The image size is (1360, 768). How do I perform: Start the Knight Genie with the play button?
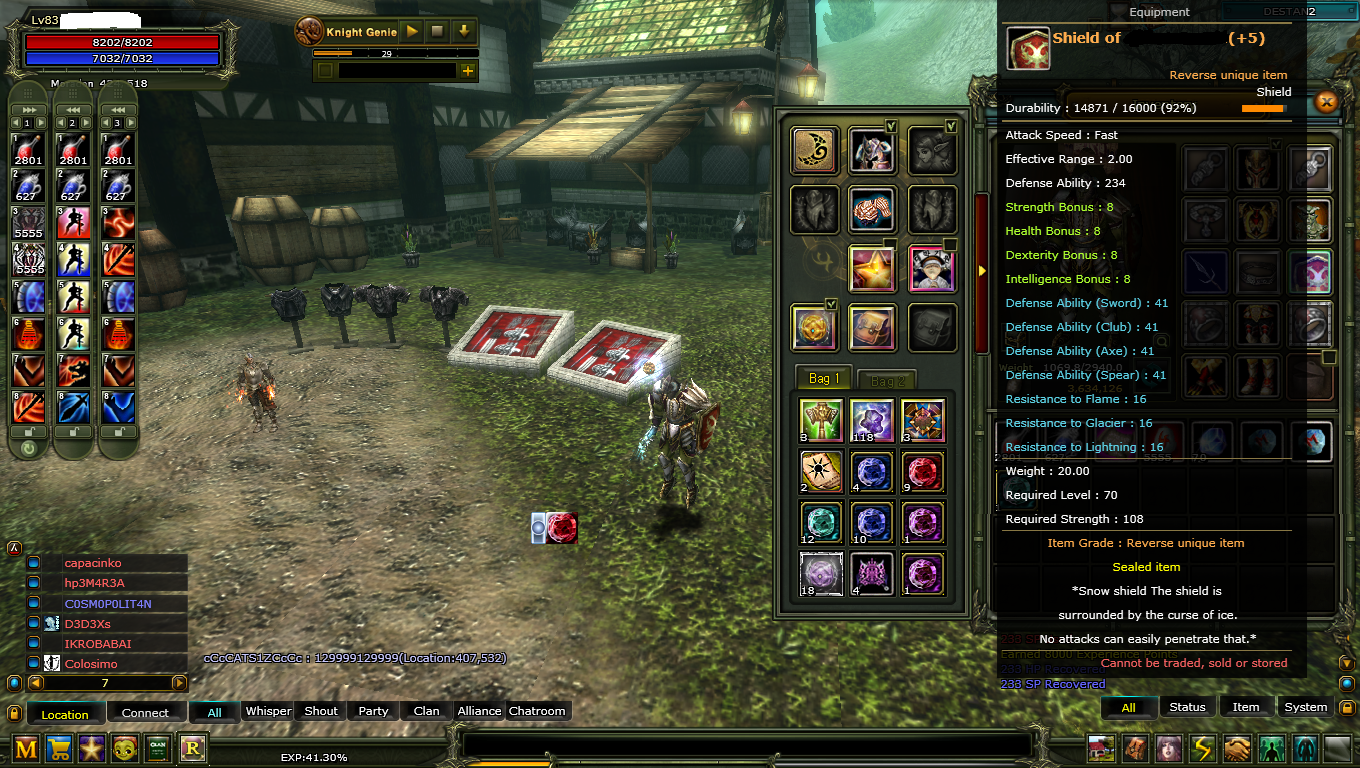click(x=411, y=31)
